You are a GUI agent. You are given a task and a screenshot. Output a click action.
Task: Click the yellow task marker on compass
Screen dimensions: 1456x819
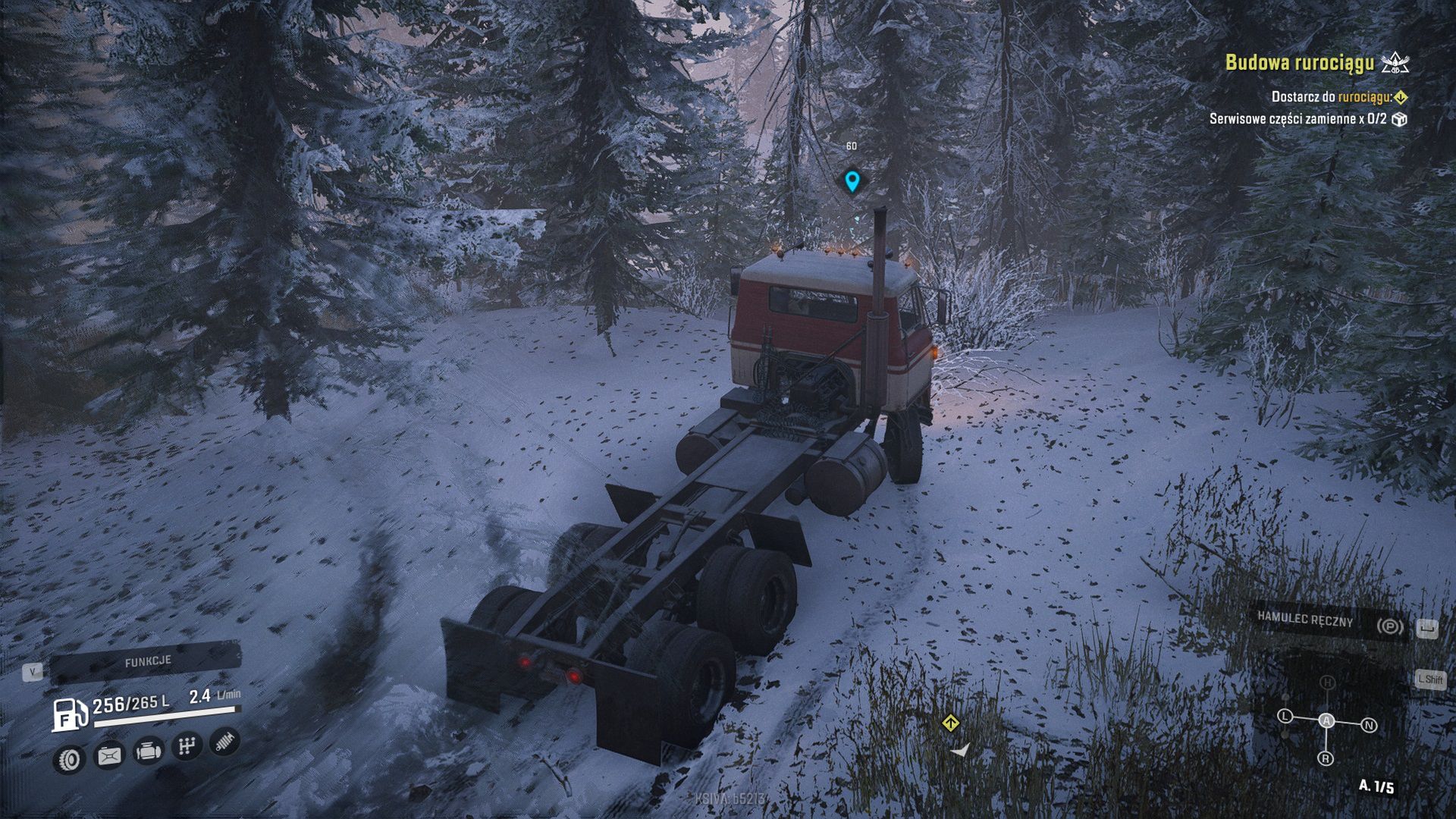pos(950,723)
